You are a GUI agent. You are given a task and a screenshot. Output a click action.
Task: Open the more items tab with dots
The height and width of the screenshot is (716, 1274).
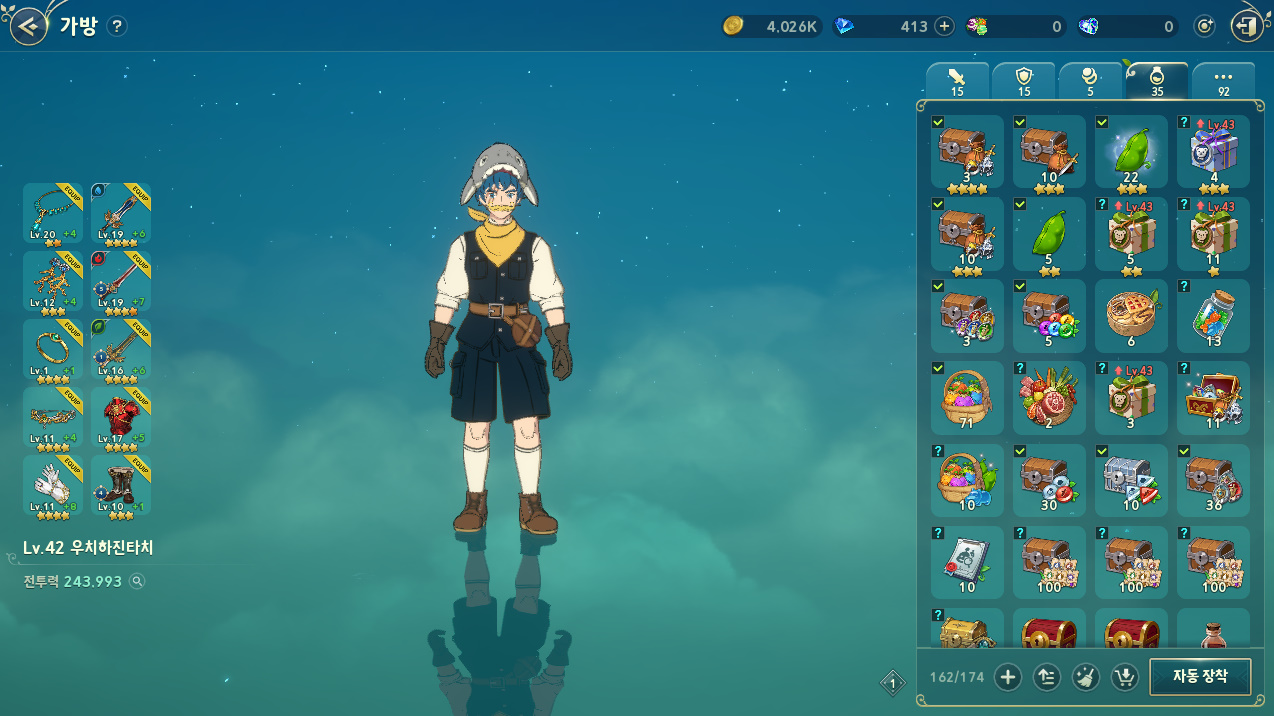coord(1223,80)
